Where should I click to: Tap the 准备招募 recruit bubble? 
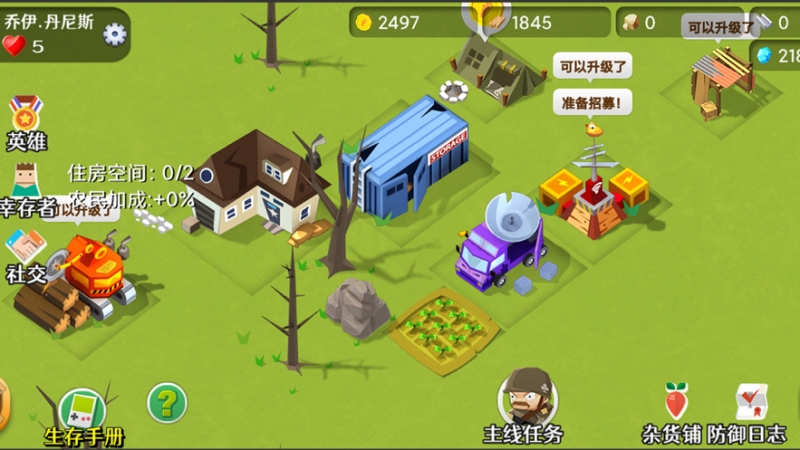tap(593, 102)
